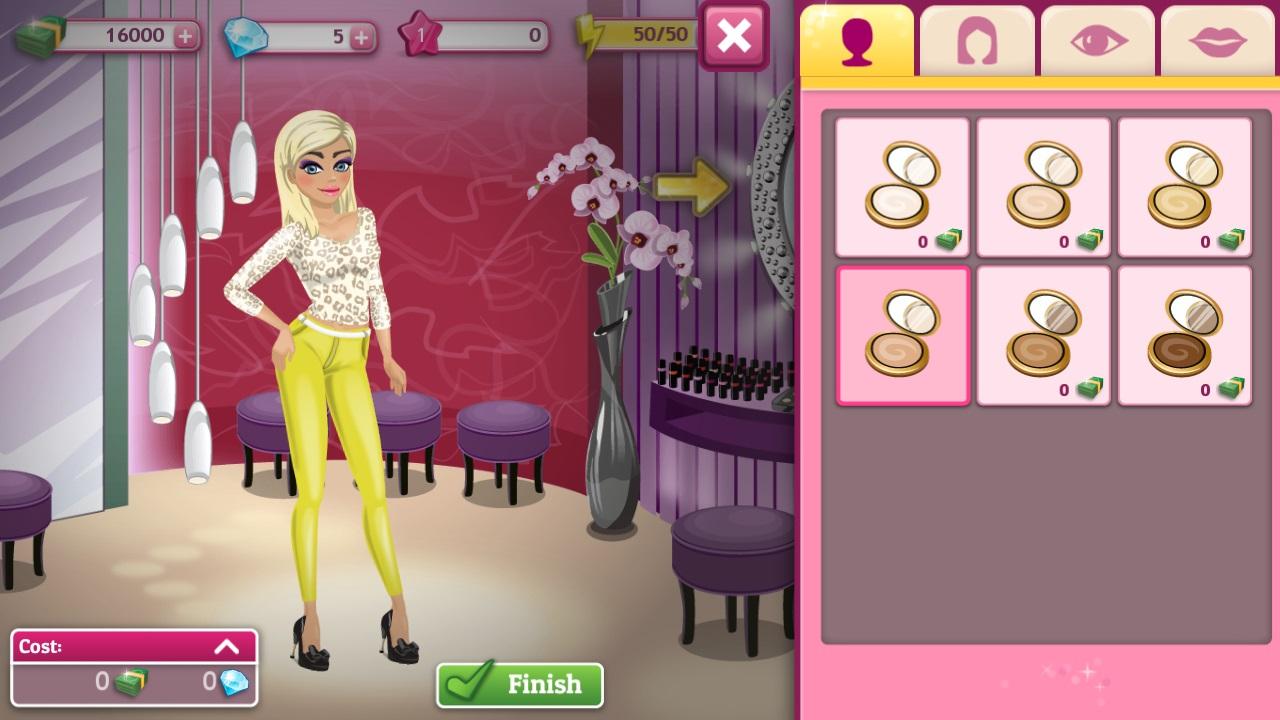Select the darkest foundation shade

tap(1184, 335)
